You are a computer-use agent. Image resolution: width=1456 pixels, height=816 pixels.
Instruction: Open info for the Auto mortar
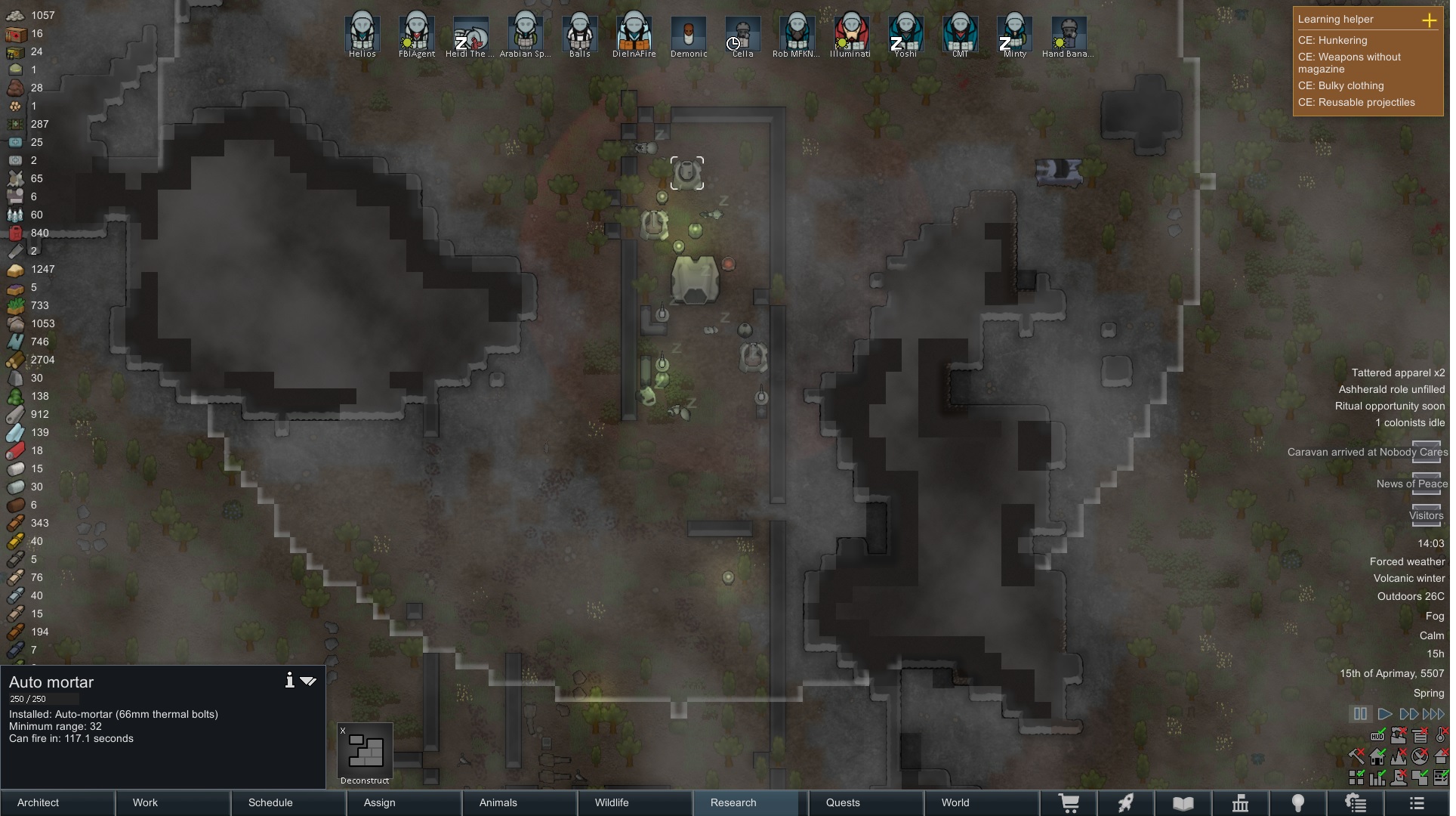point(289,681)
